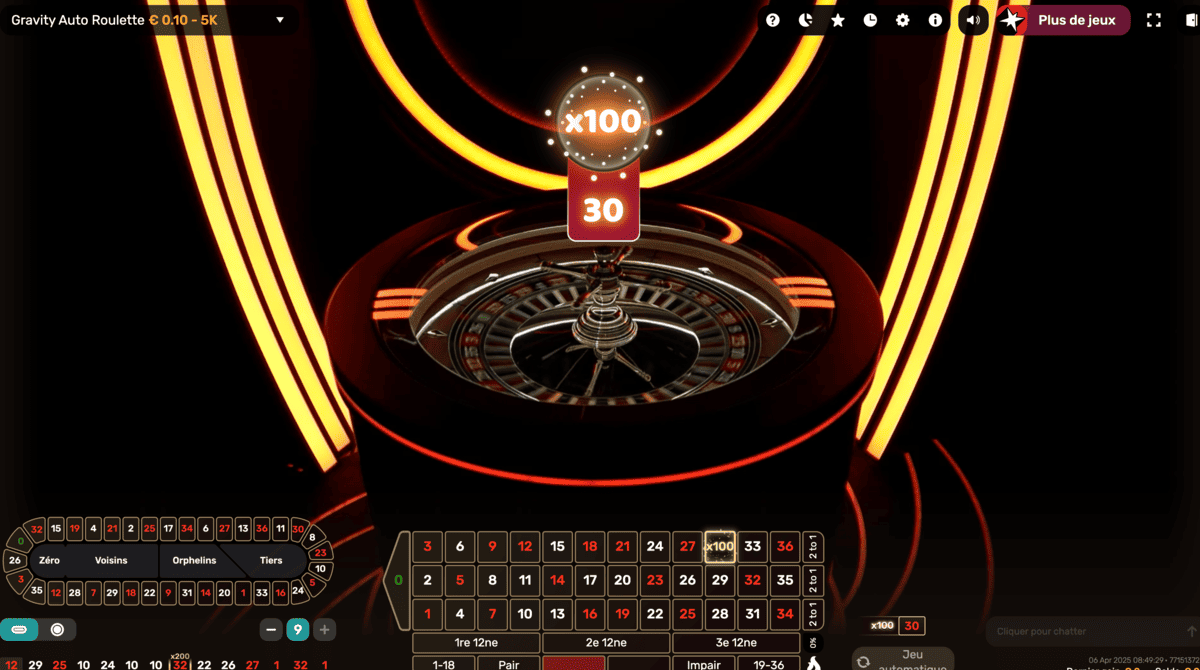
Task: Select the Orphelins racetrack bet
Action: tap(194, 561)
